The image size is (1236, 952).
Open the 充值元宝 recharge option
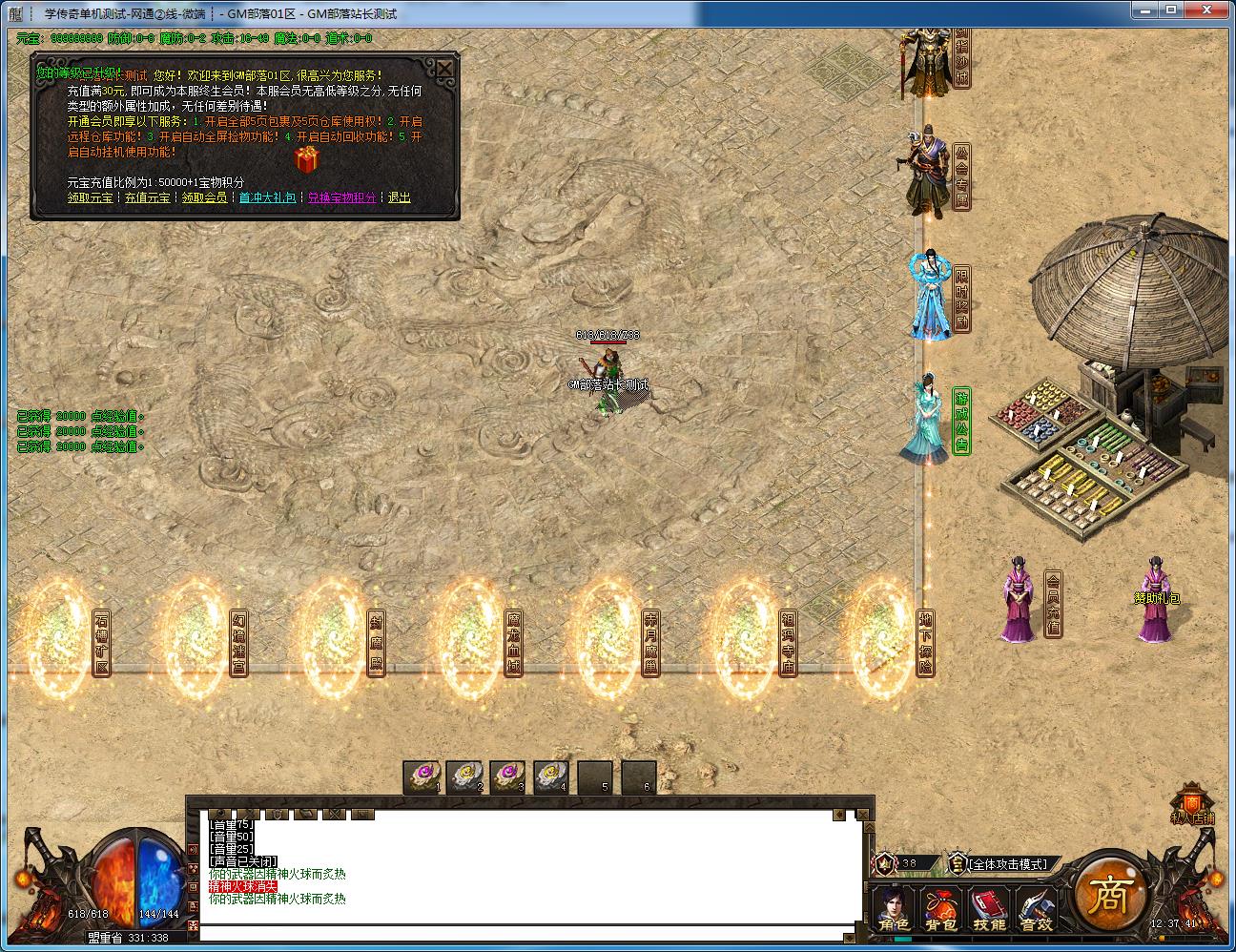[x=147, y=197]
